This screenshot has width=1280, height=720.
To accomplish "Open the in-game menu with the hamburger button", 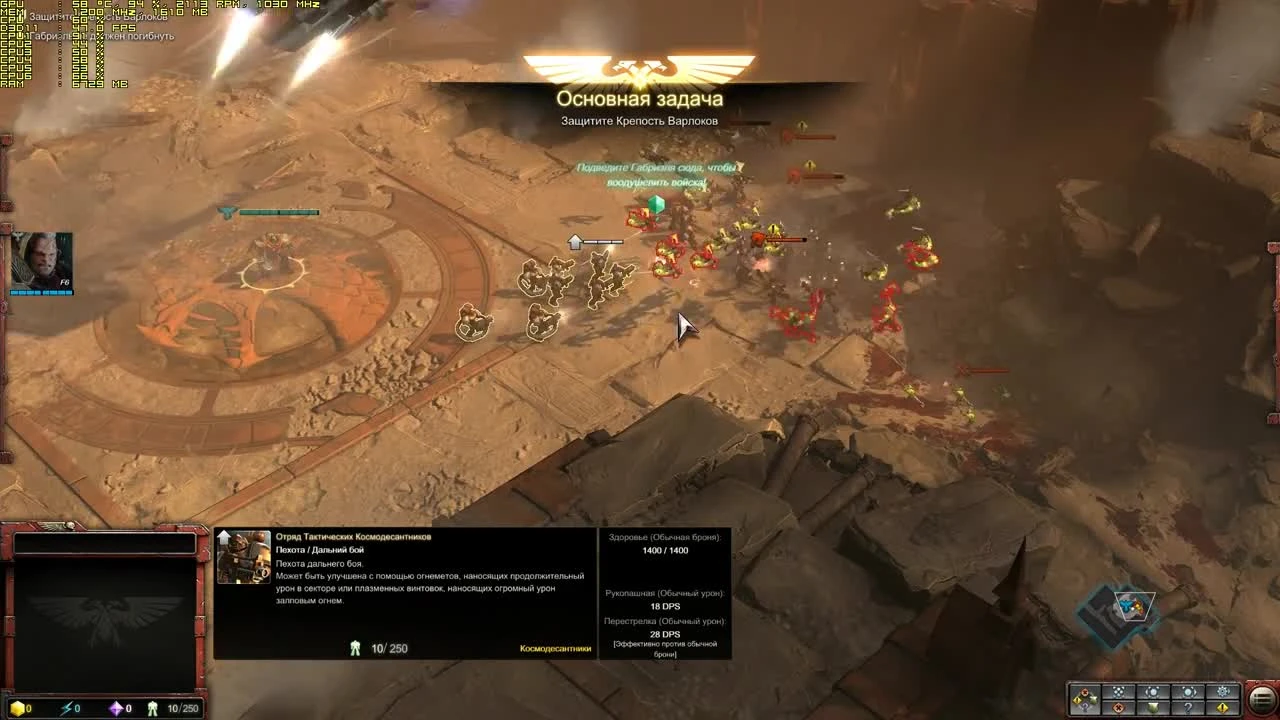I will click(x=1259, y=698).
